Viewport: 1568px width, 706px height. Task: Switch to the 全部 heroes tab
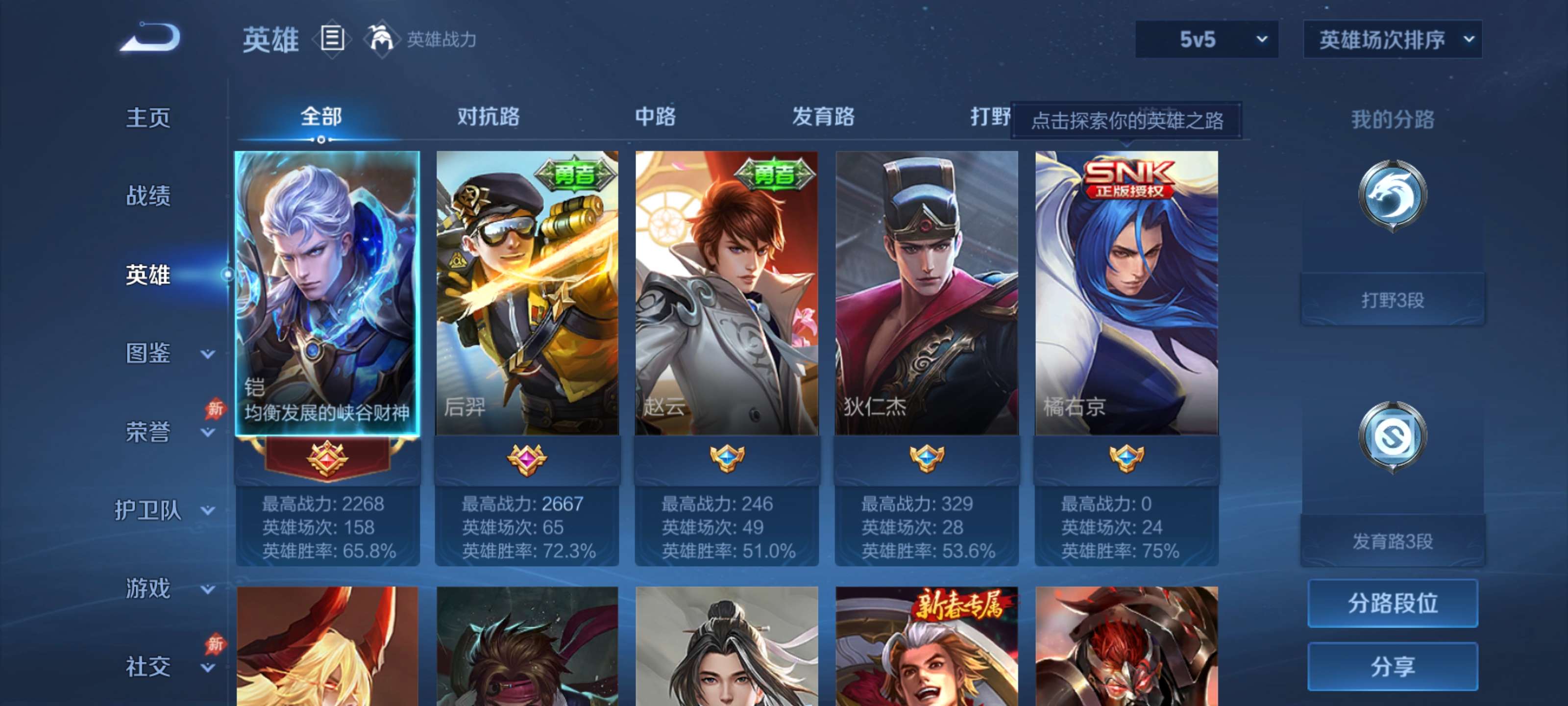point(322,118)
